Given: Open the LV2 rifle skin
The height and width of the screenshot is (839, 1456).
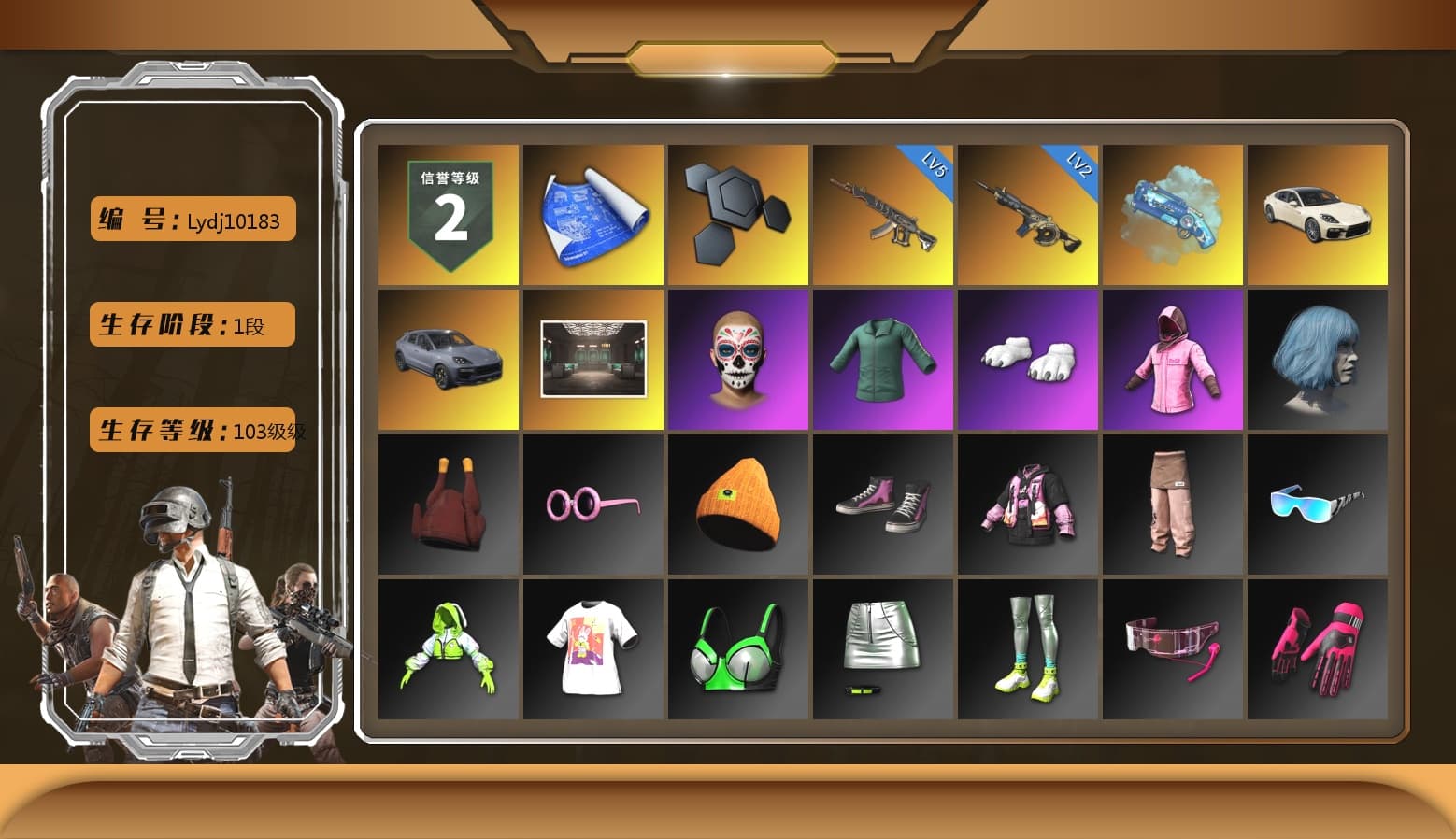Looking at the screenshot, I should click(x=1027, y=213).
